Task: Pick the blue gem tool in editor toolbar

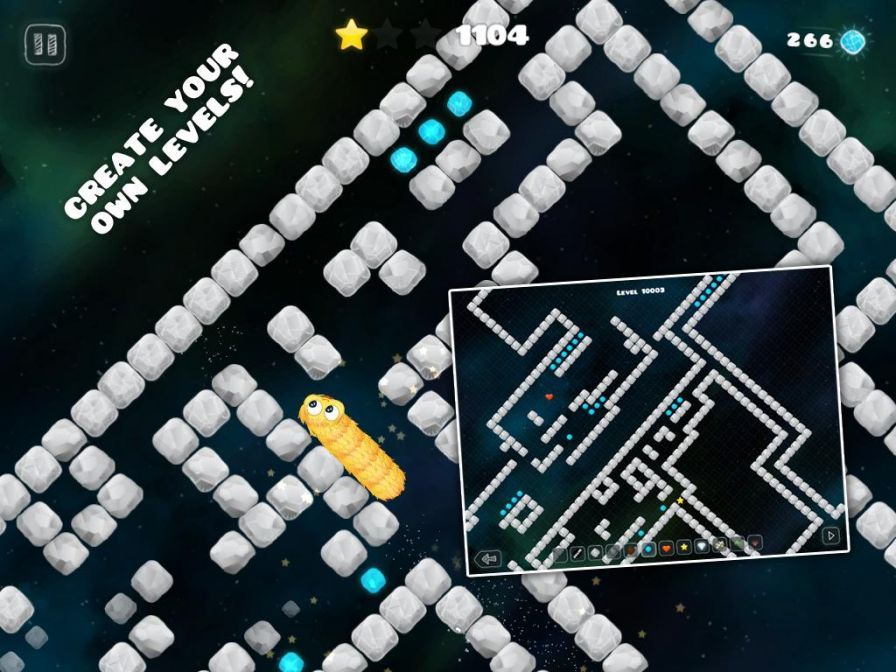Action: point(649,549)
